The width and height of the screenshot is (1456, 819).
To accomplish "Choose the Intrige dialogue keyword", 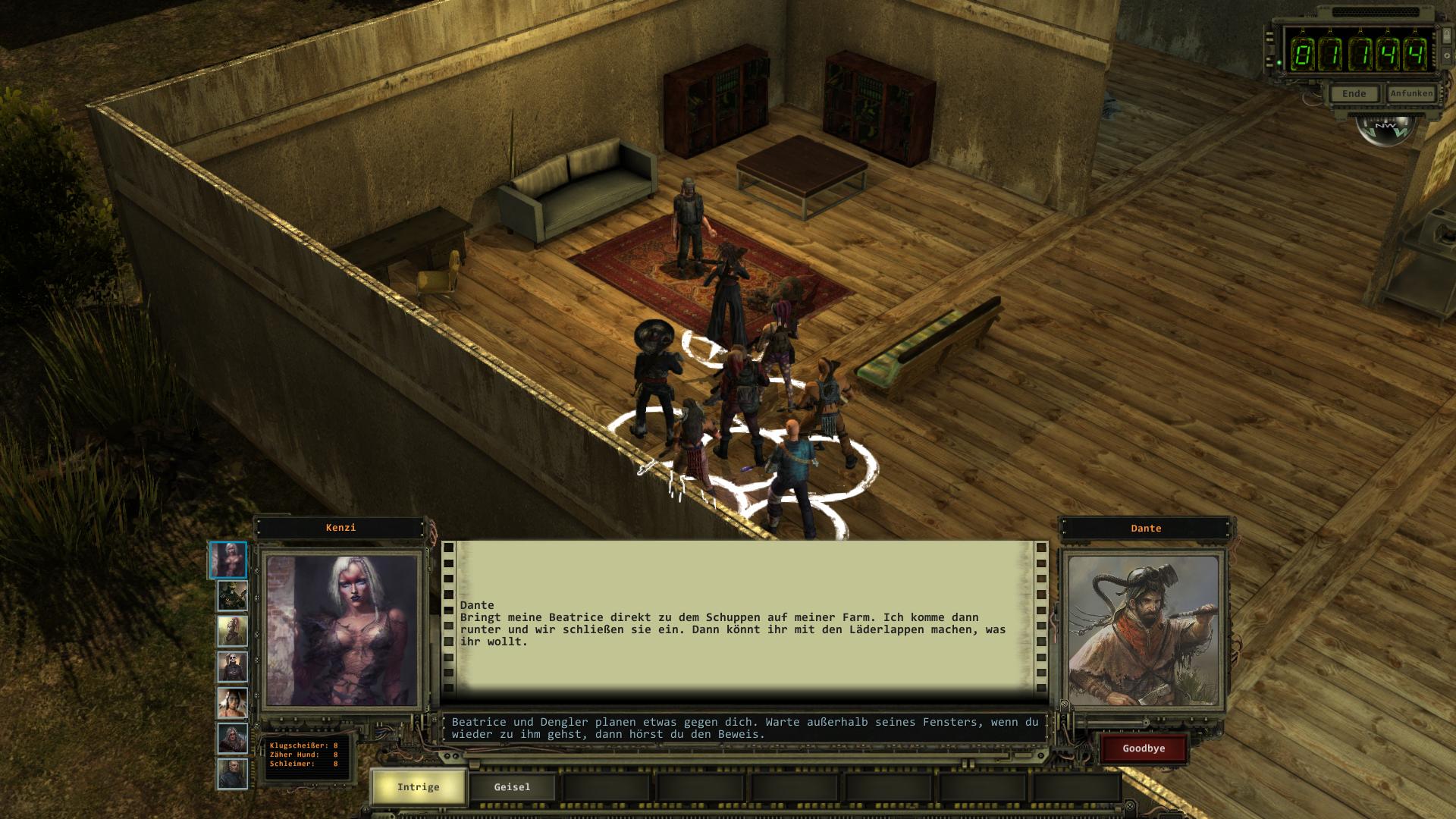I will point(418,787).
